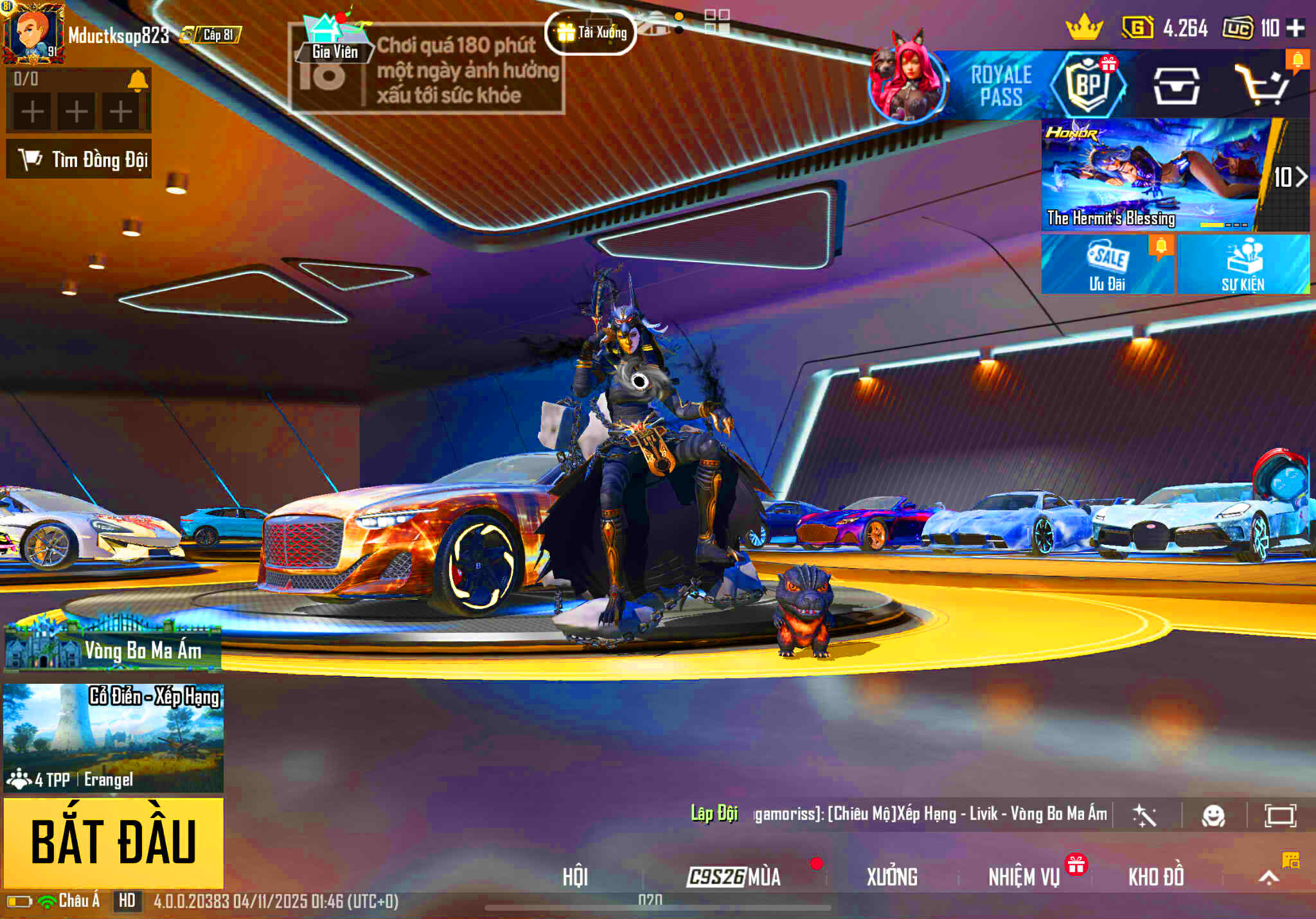Add more UC with the plus button

[x=1296, y=28]
